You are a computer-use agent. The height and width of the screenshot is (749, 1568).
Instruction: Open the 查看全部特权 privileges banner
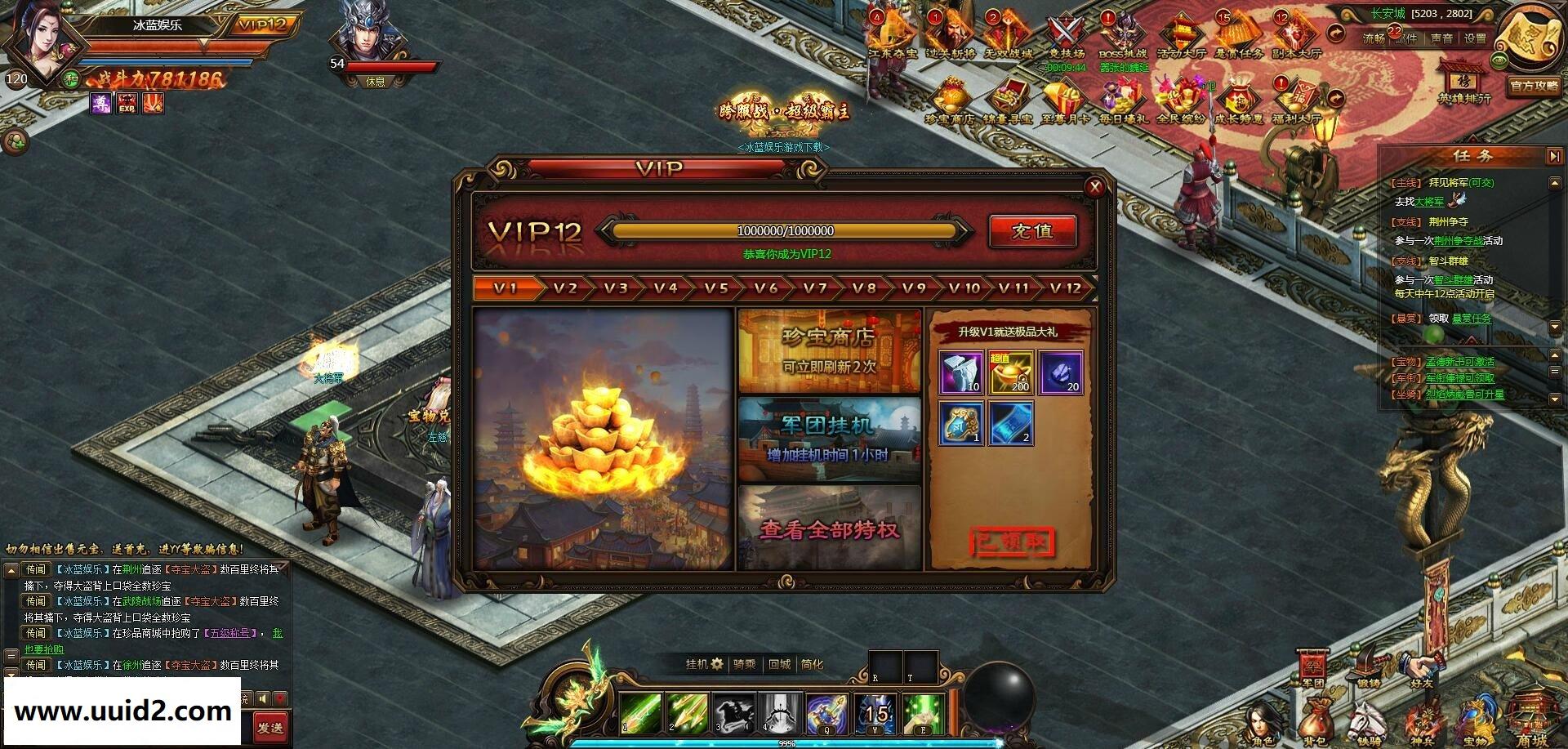(x=829, y=528)
